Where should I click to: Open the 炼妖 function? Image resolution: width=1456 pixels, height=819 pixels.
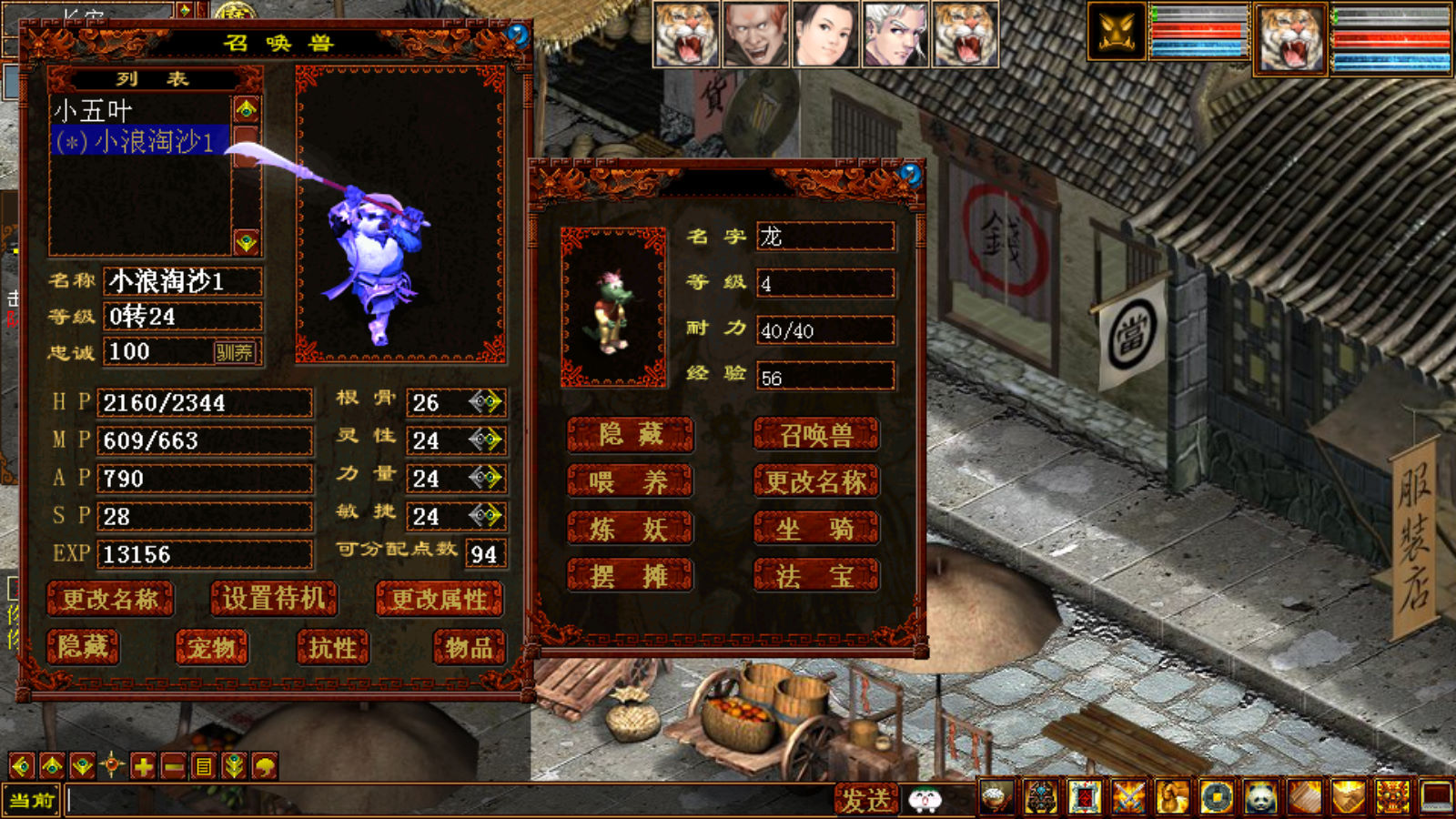point(629,529)
